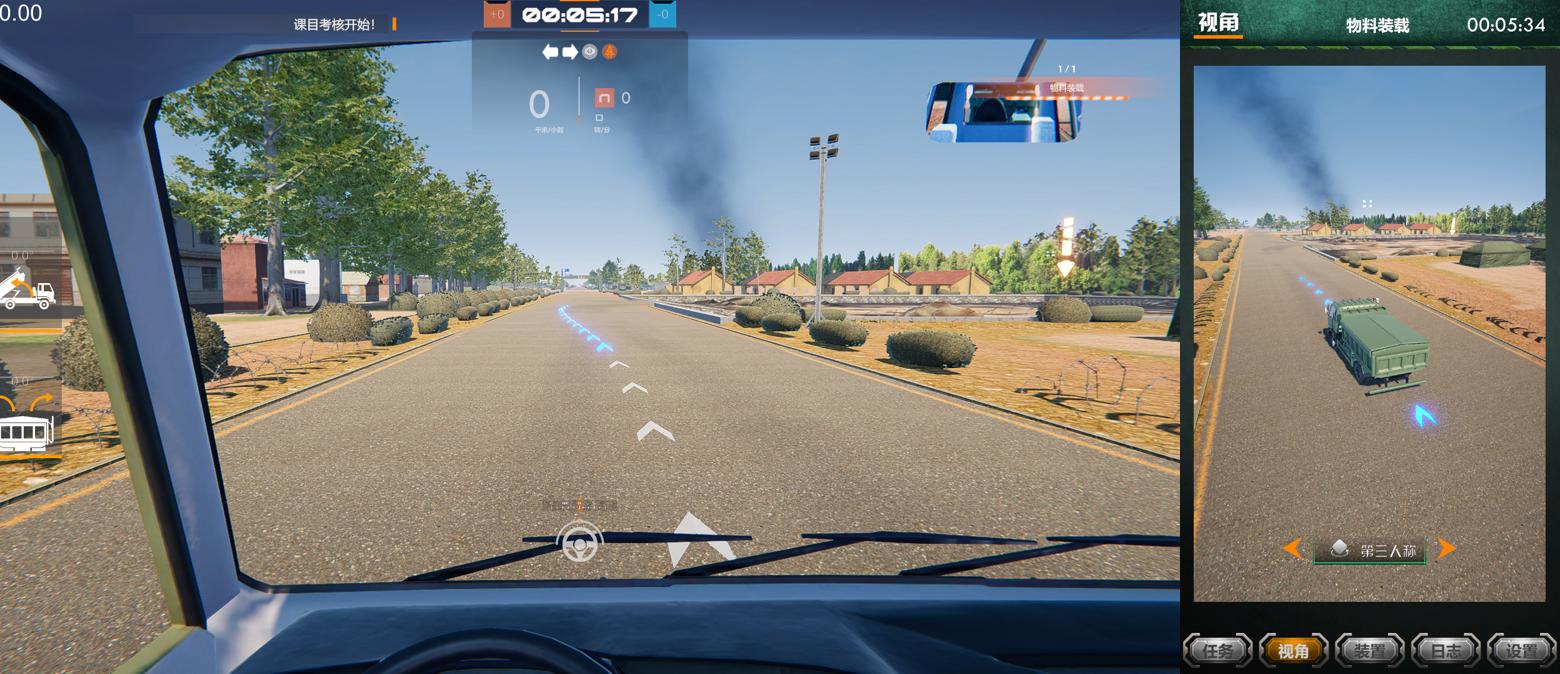Switch to the 装置 (Device) tab
The image size is (1560, 674).
[1369, 651]
